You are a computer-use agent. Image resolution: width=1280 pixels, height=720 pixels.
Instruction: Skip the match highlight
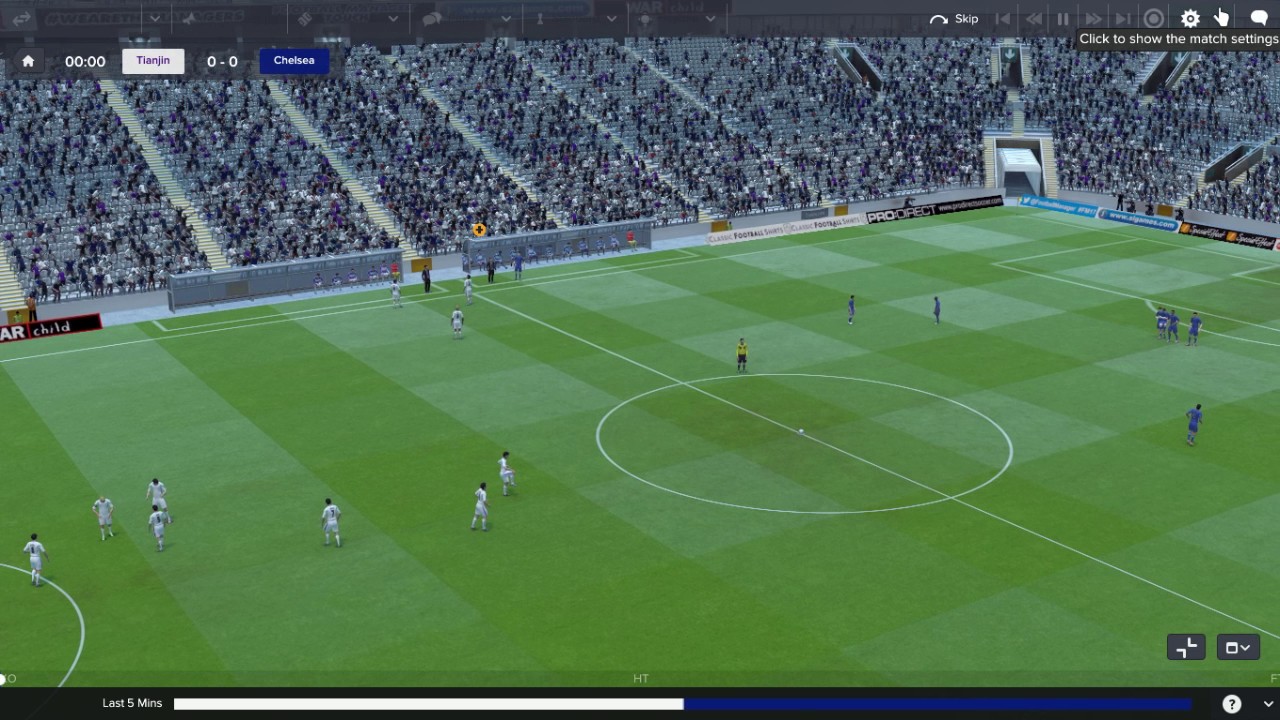[x=954, y=19]
